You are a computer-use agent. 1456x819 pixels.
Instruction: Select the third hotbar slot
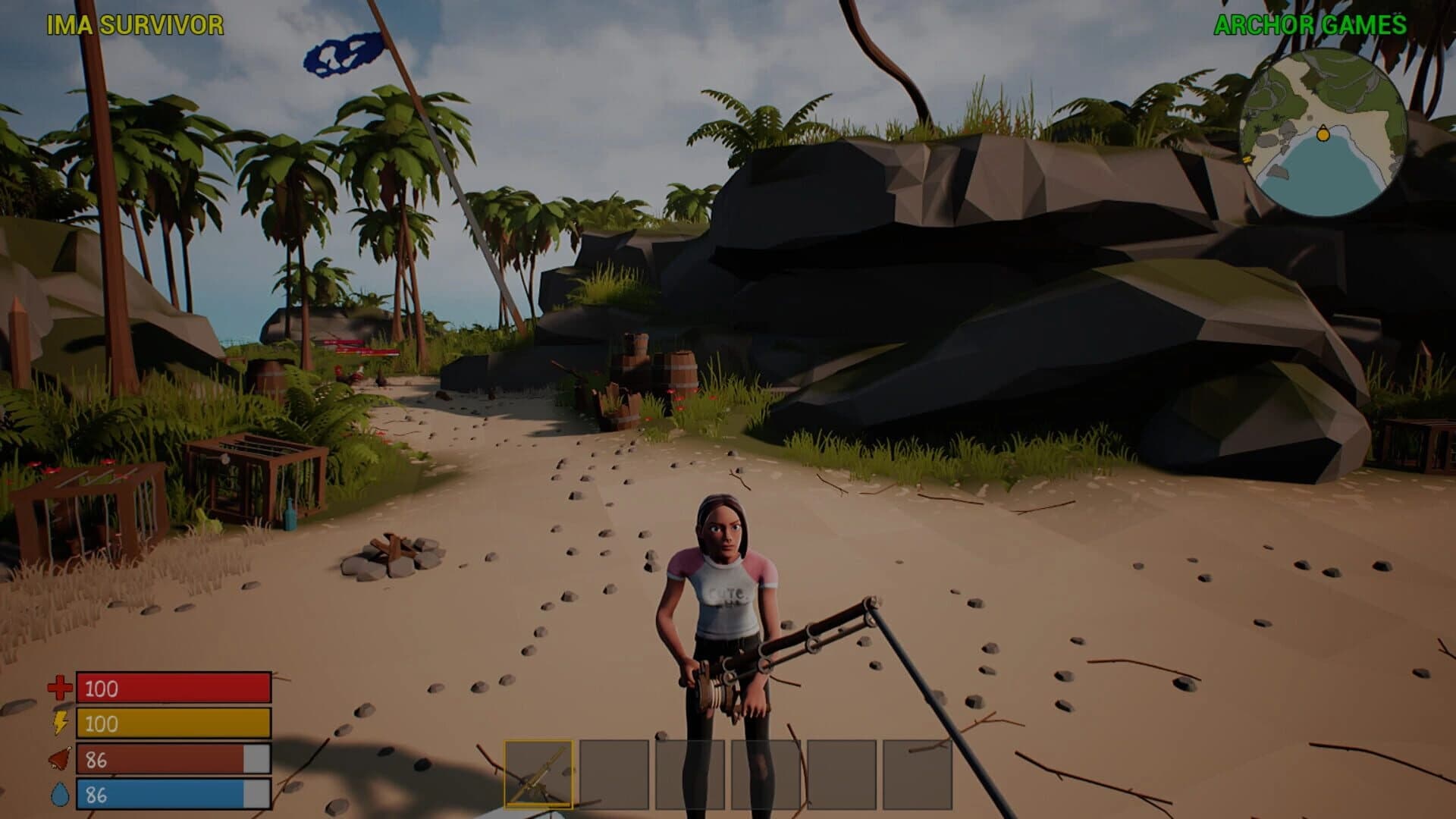coord(690,773)
